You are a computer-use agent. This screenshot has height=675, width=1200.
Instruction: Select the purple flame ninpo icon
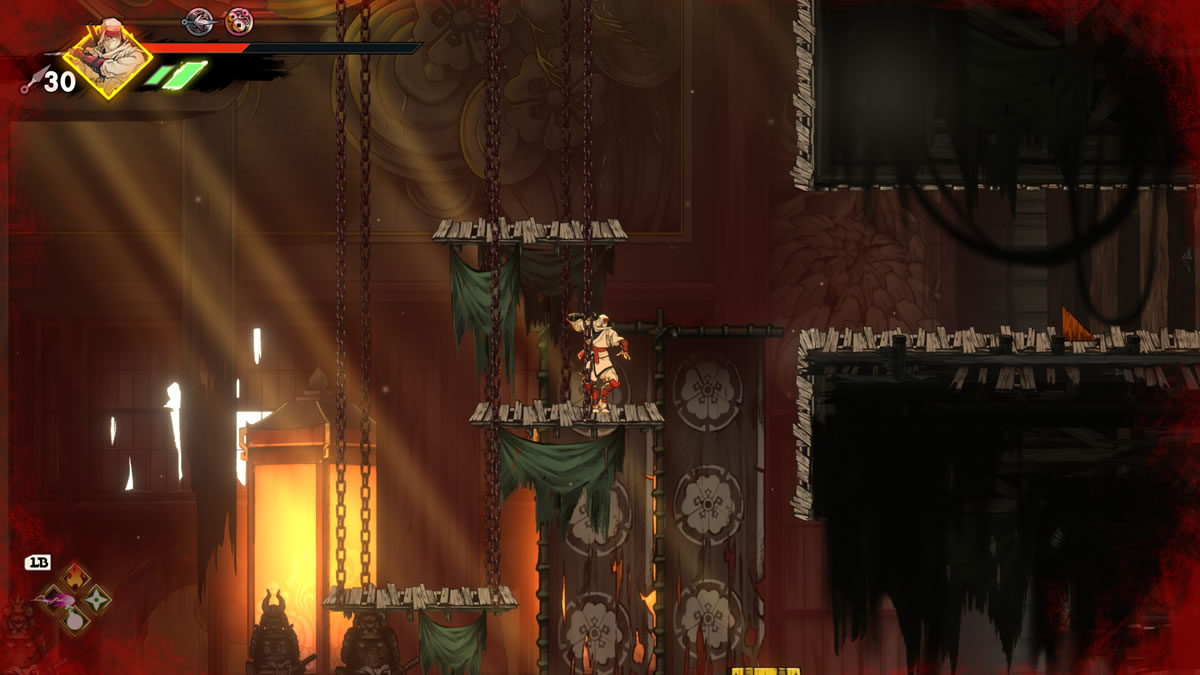pos(52,599)
